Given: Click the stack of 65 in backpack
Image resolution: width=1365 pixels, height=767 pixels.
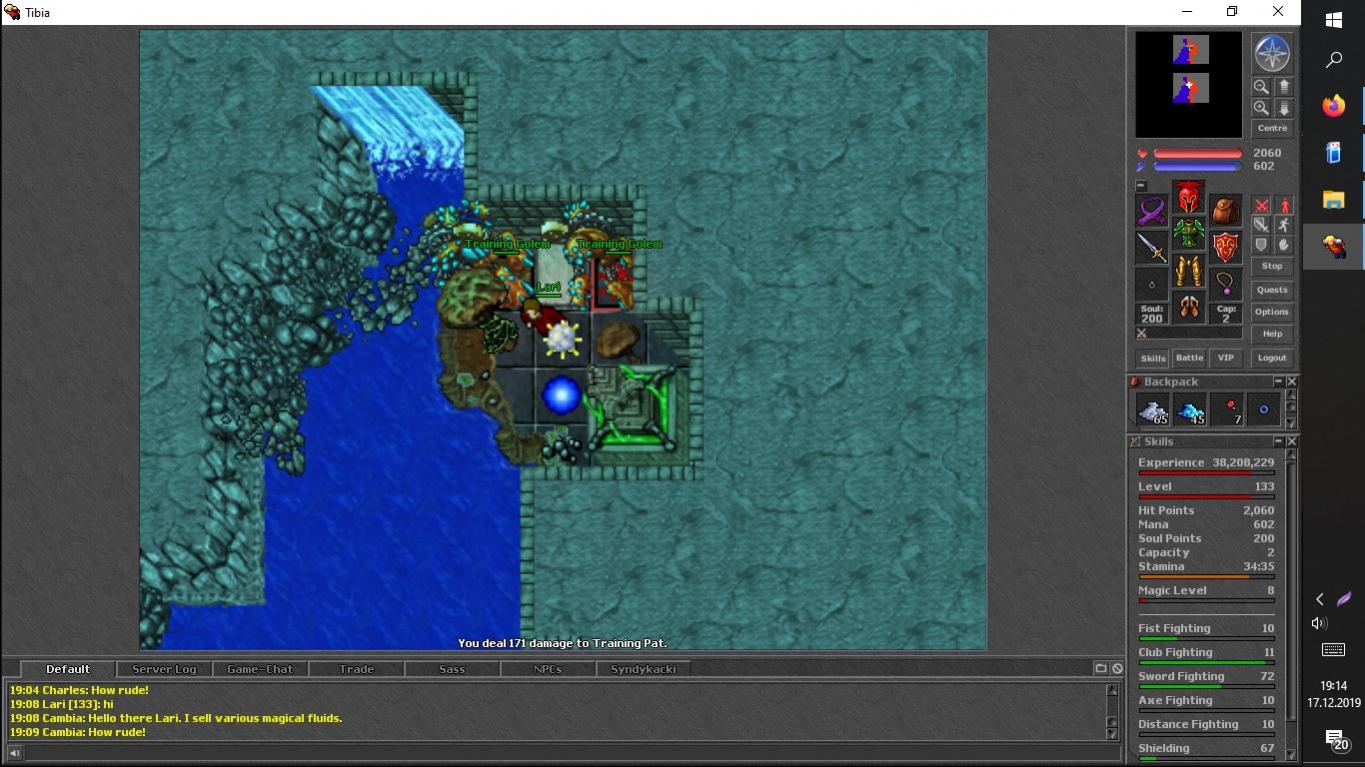Looking at the screenshot, I should pos(1153,410).
